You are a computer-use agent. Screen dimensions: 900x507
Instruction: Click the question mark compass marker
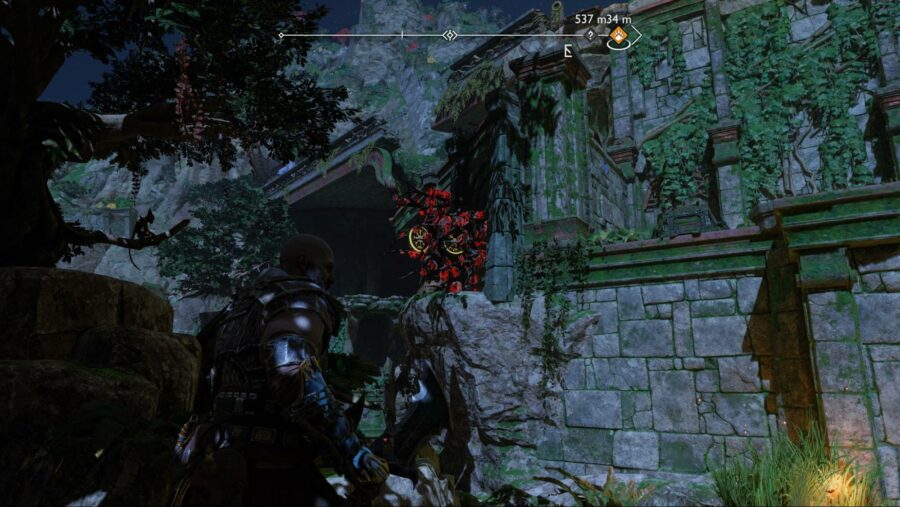[x=590, y=35]
